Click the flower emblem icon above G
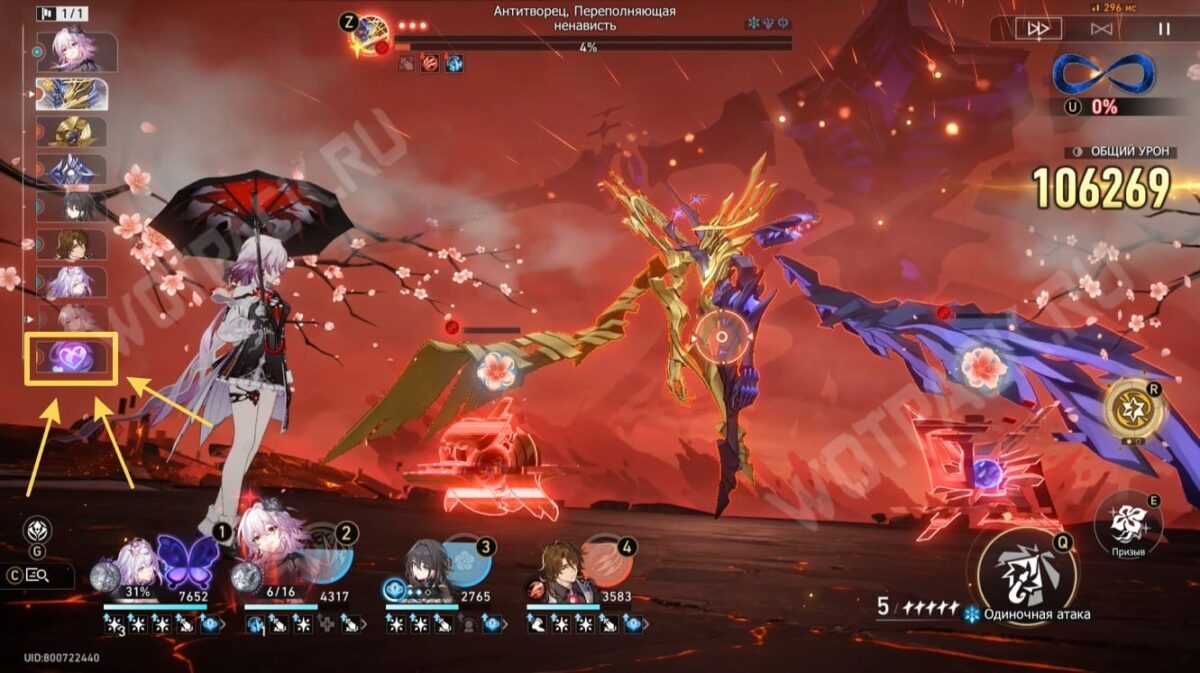This screenshot has height=673, width=1200. click(x=38, y=530)
